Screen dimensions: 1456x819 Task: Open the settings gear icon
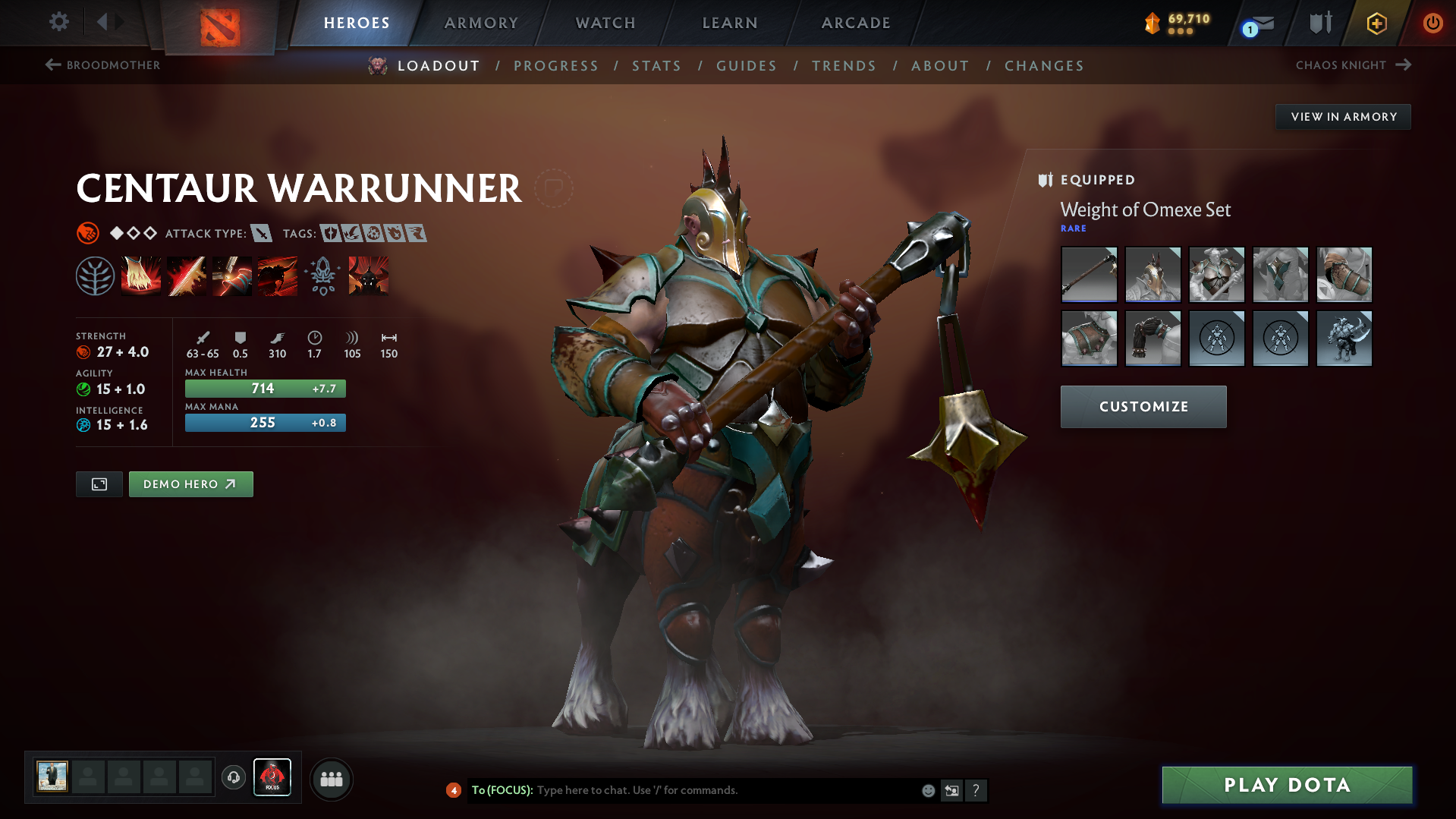tap(59, 22)
